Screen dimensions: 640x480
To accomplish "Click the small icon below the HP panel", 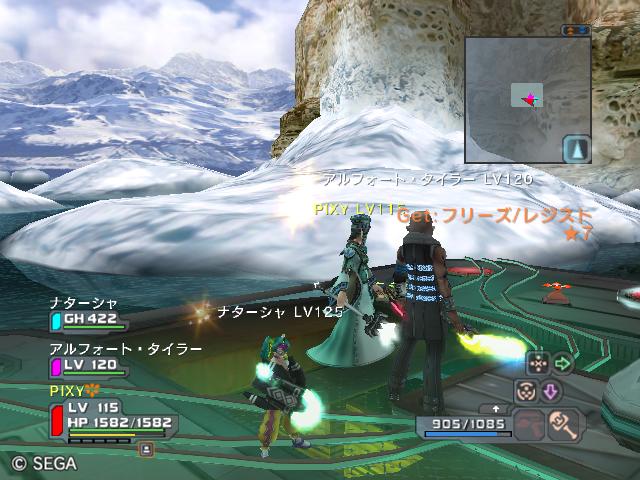I will pos(147,450).
